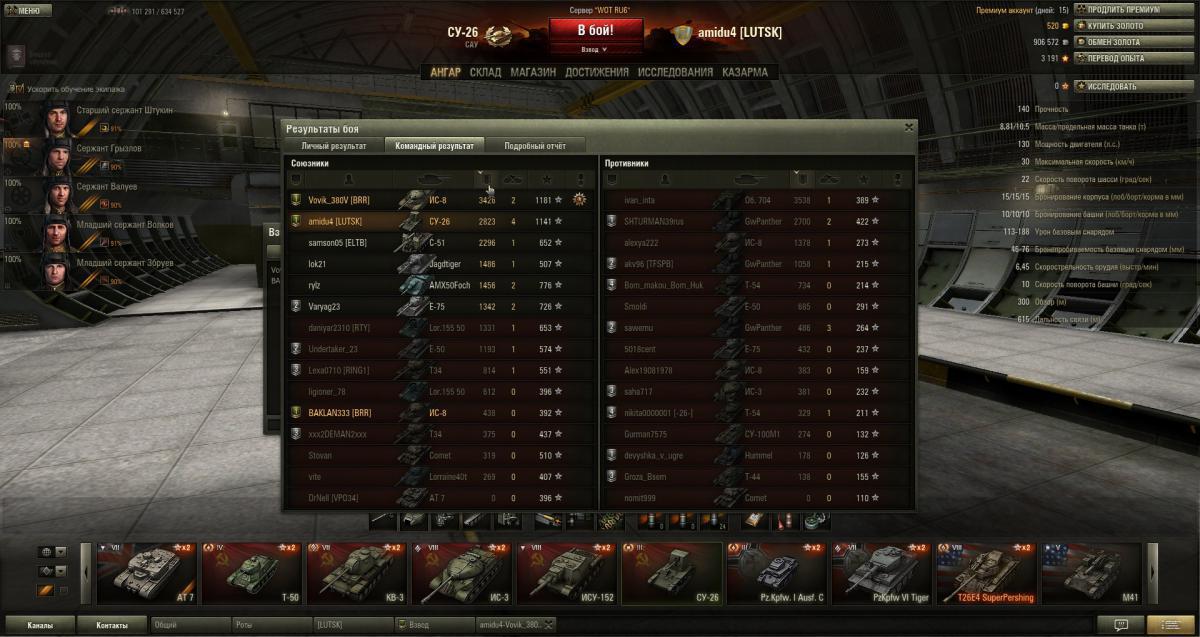Open the Подробный отчёт tab
This screenshot has width=1200, height=637.
pyautogui.click(x=535, y=146)
